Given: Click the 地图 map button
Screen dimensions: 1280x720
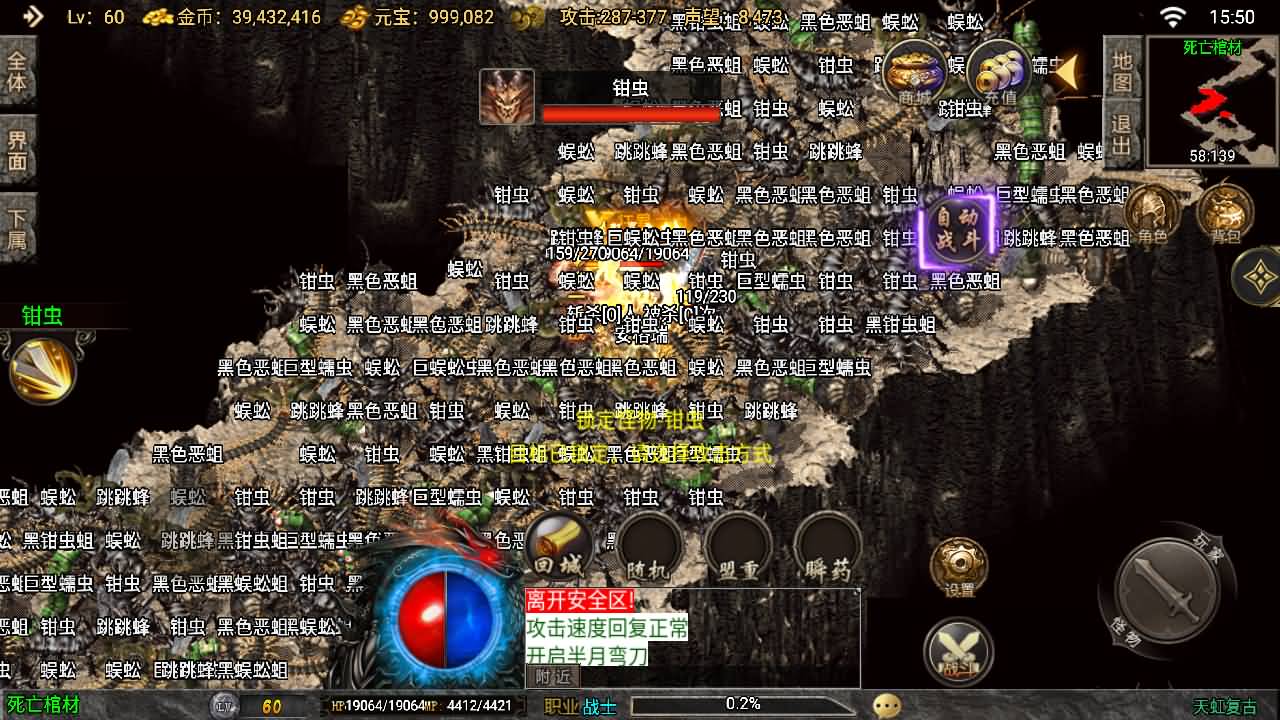Looking at the screenshot, I should point(1122,71).
